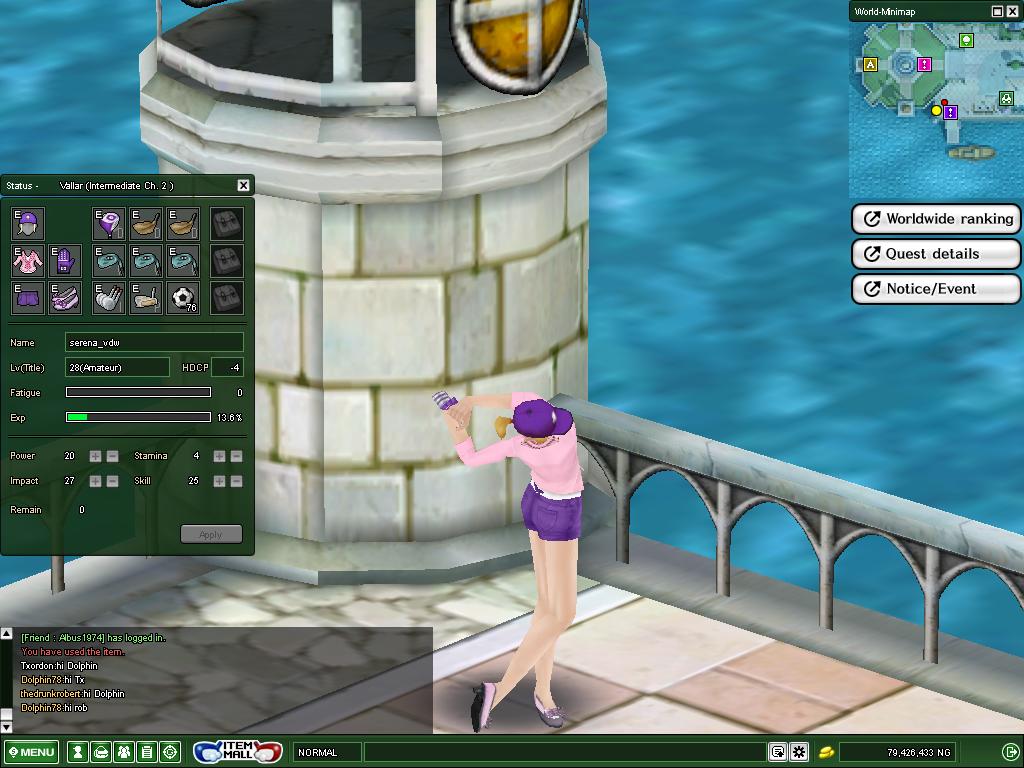Click the chat input field
The image size is (1024, 768).
tap(565, 752)
